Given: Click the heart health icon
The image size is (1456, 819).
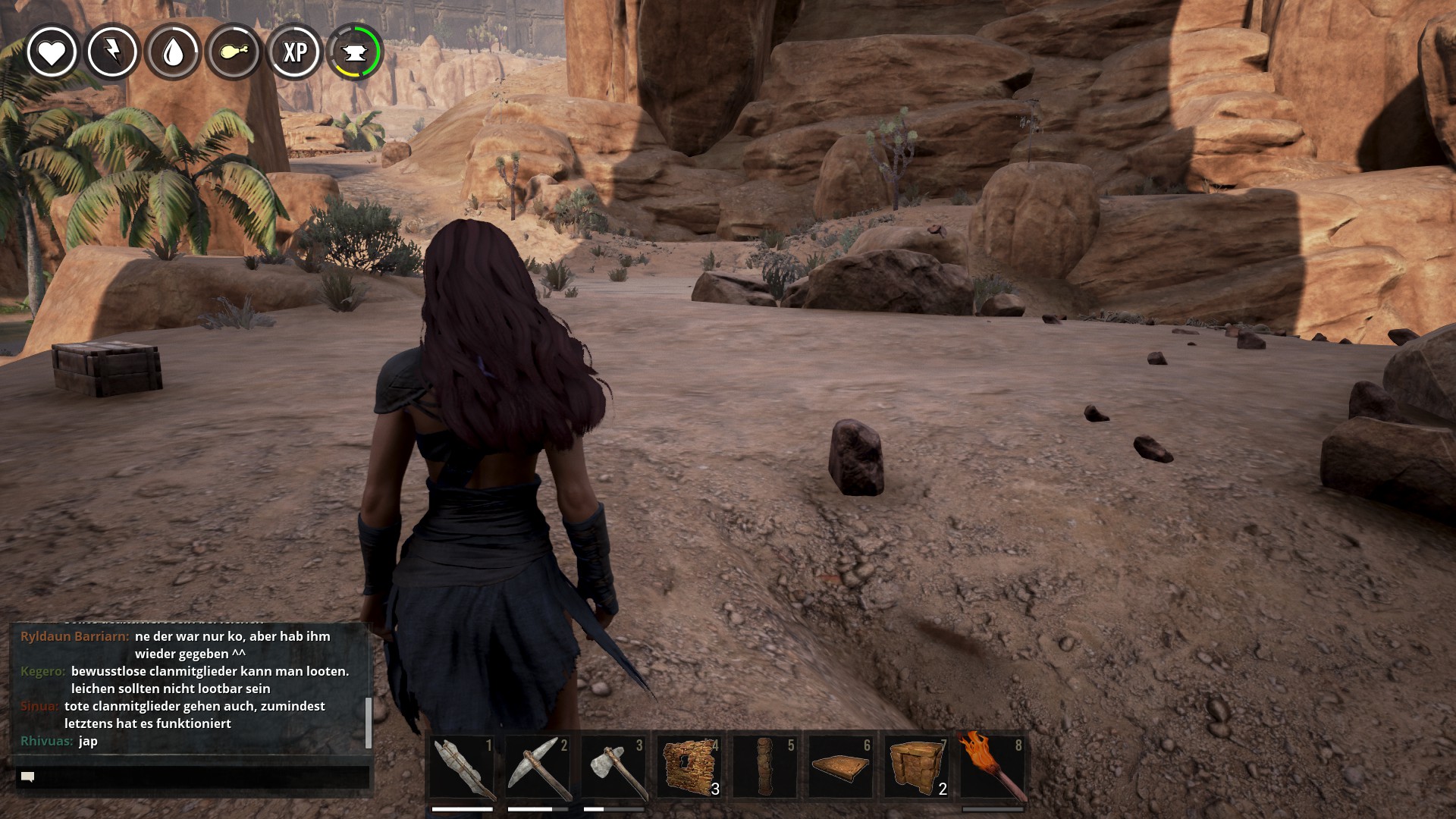Looking at the screenshot, I should point(52,52).
